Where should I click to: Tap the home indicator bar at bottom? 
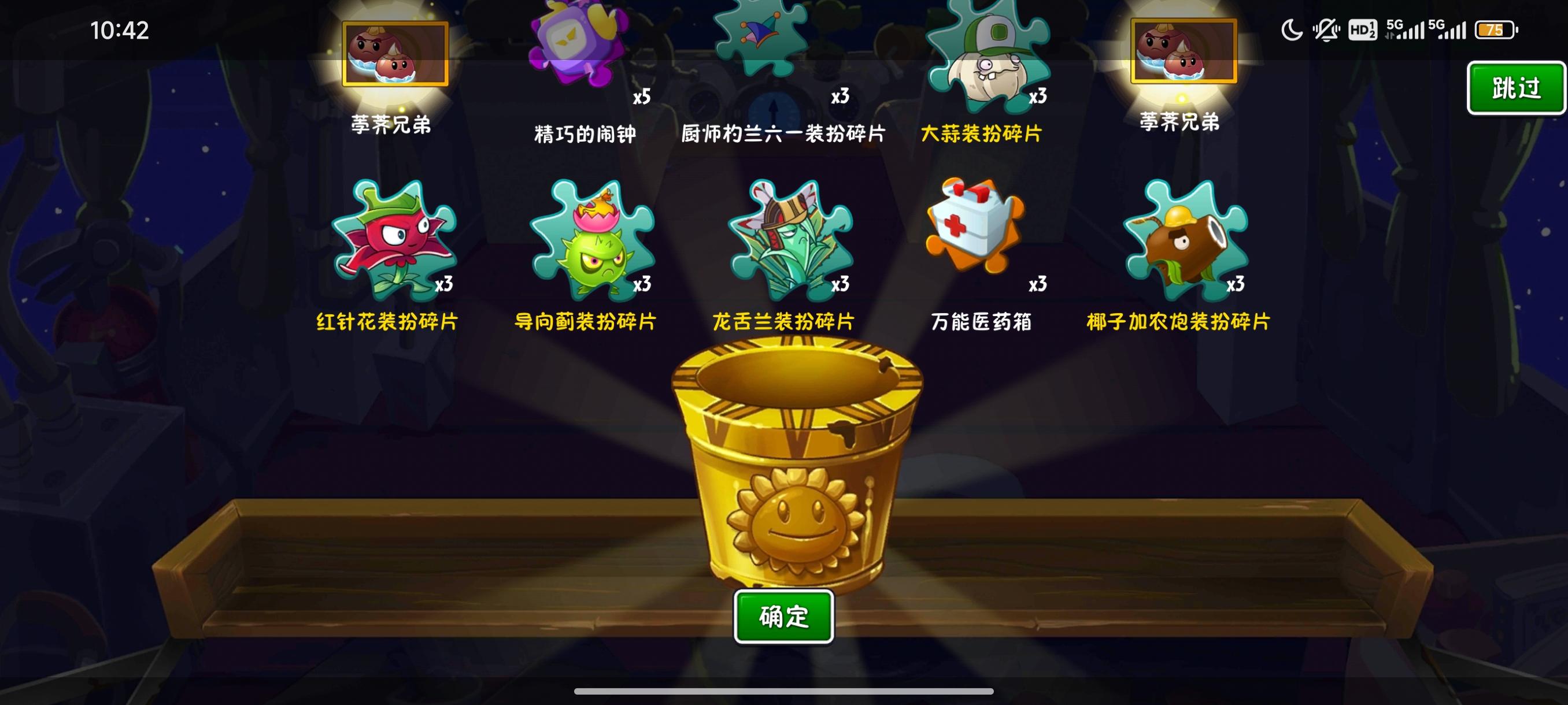pyautogui.click(x=784, y=691)
